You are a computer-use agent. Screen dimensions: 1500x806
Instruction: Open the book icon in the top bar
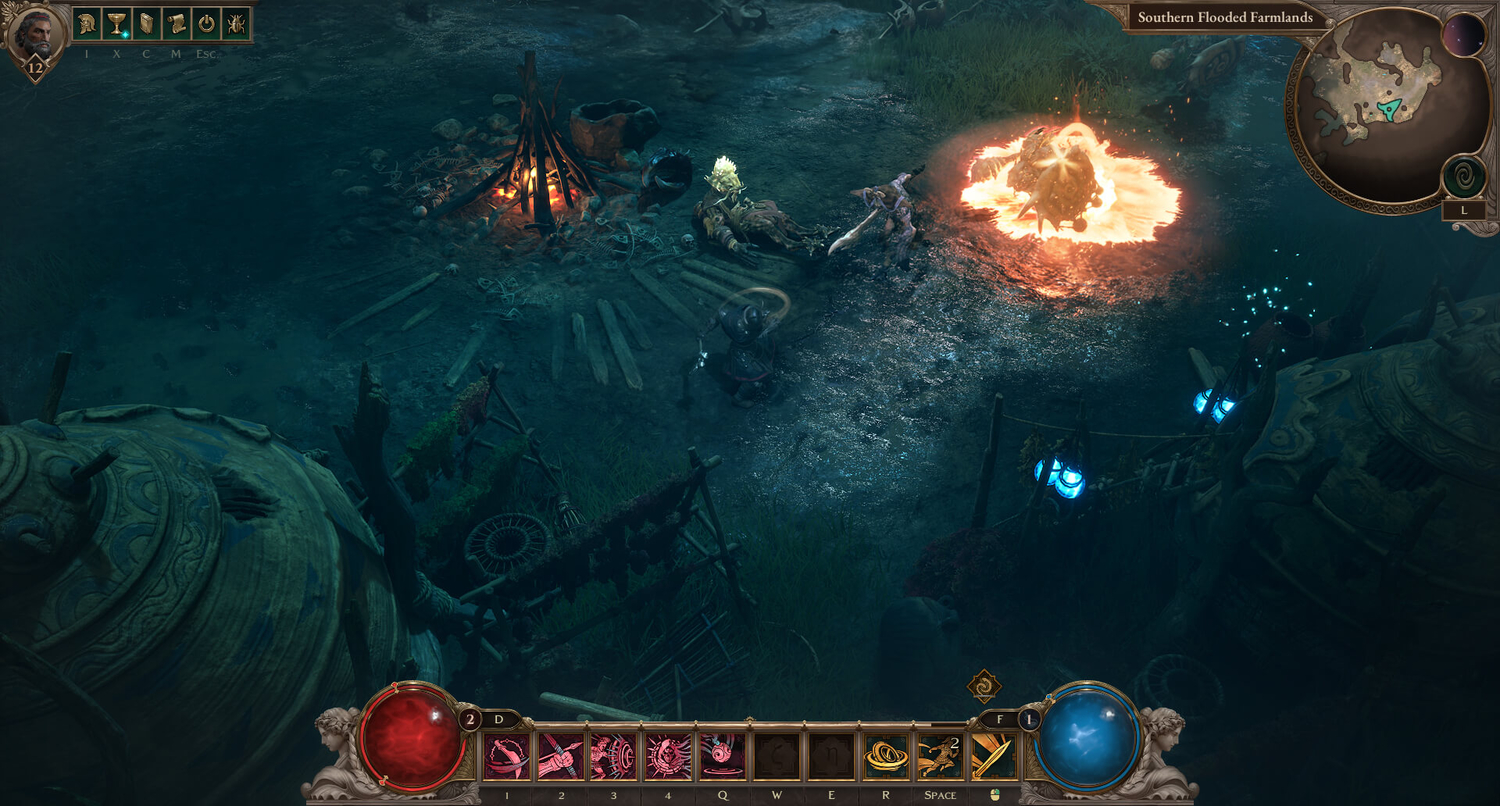point(146,23)
